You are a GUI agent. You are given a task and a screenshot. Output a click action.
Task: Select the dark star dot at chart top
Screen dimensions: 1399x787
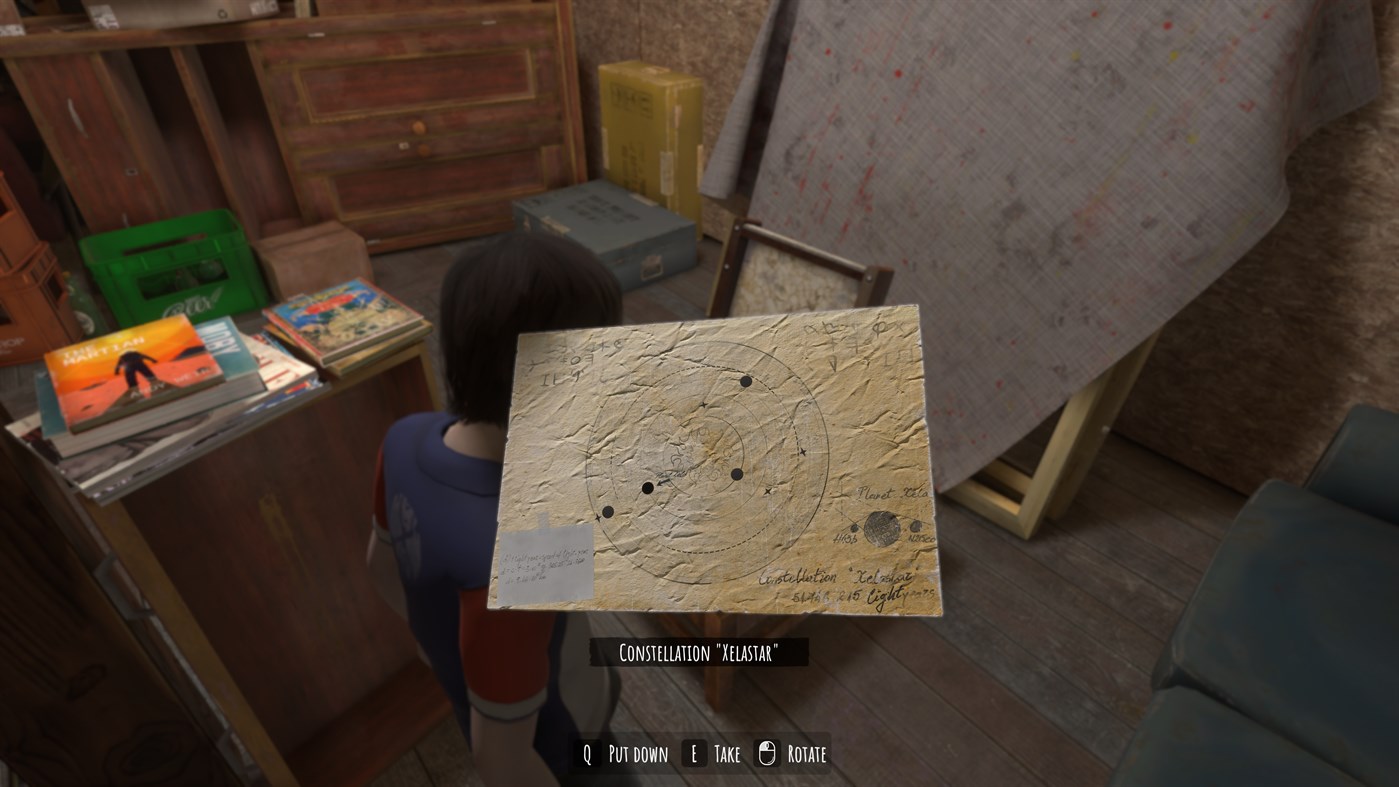(745, 382)
